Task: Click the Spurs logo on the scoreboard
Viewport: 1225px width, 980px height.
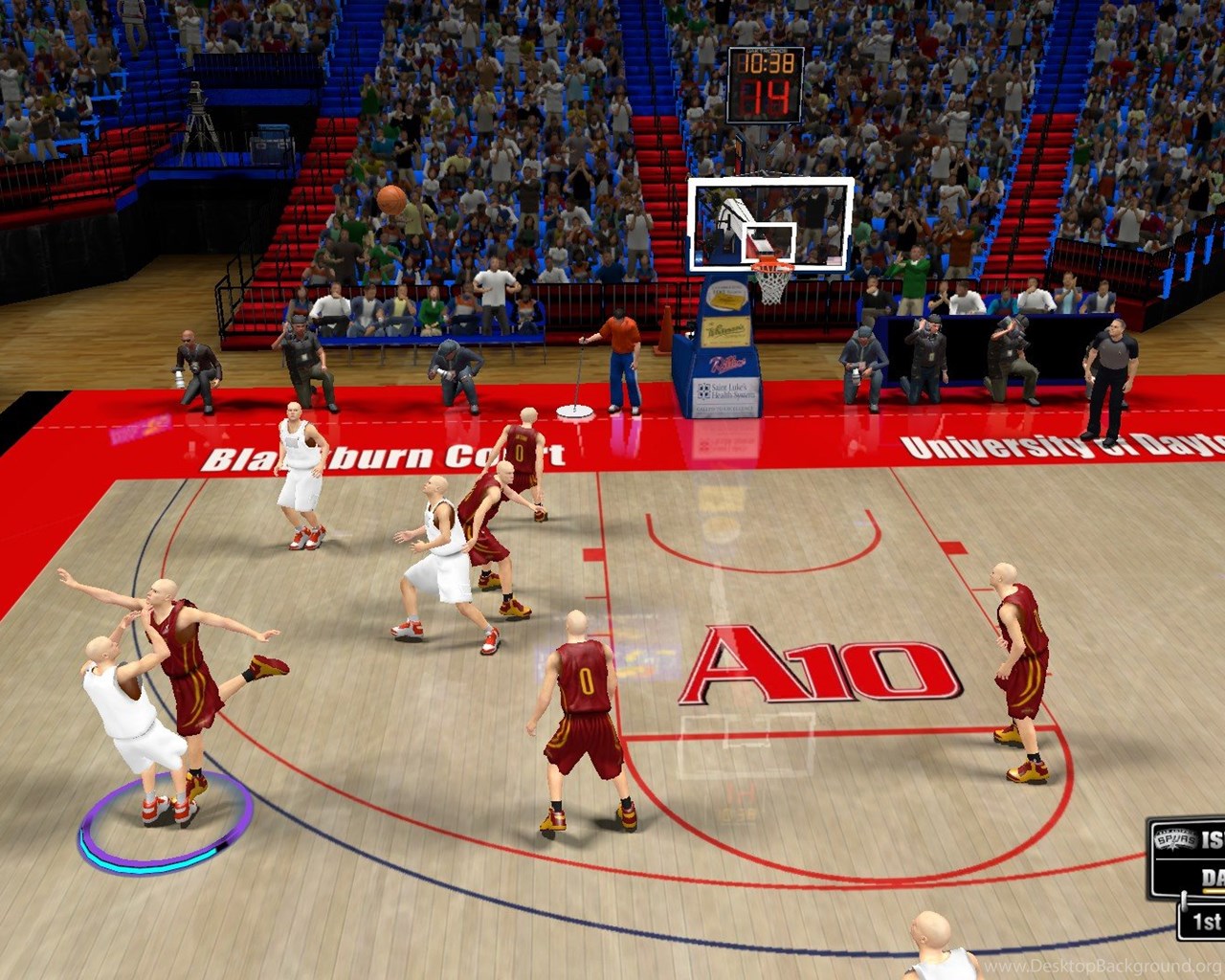Action: click(1173, 839)
